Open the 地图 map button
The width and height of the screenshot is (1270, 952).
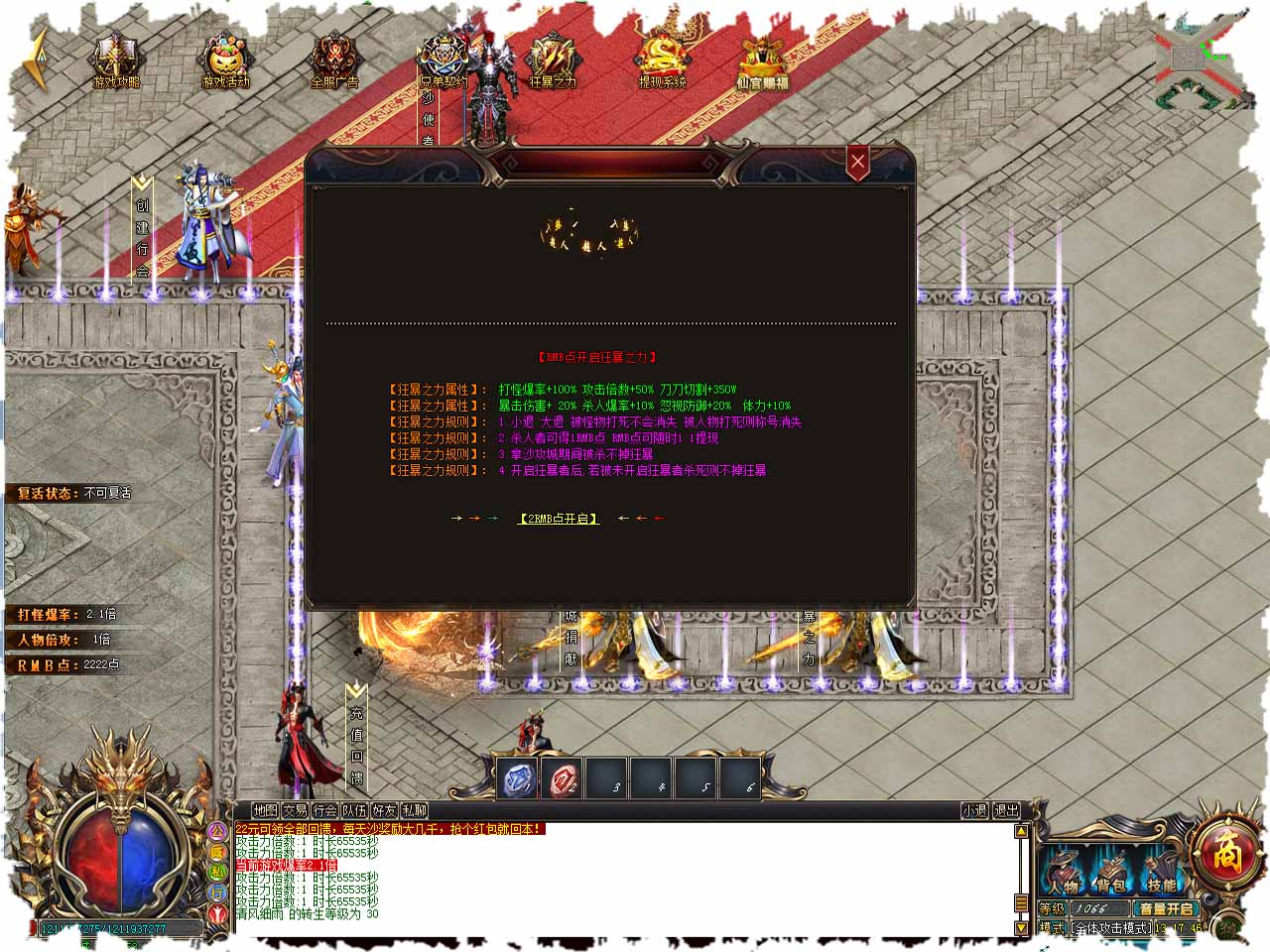point(265,811)
